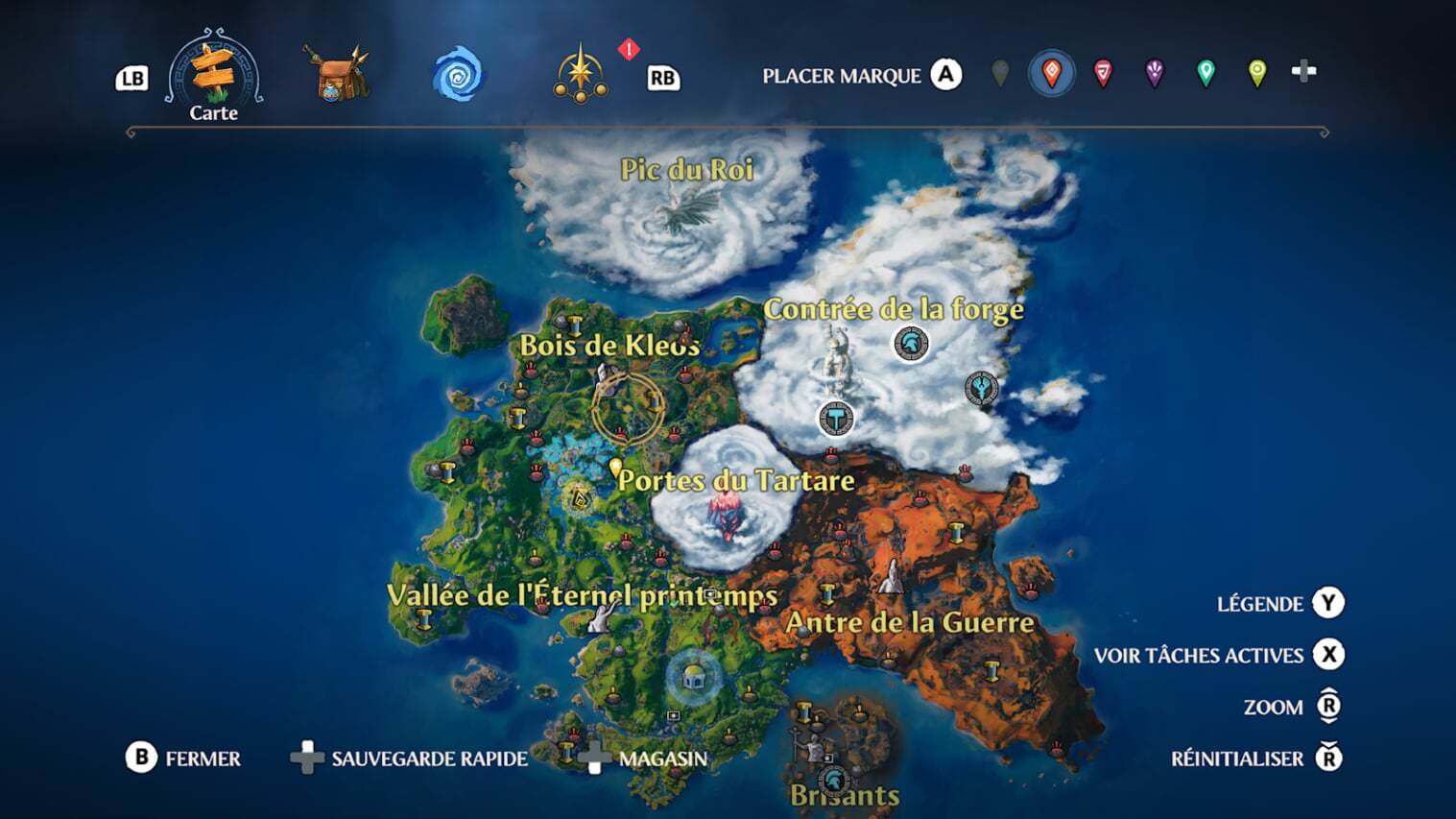Open the Légende map legend
The width and height of the screenshot is (1456, 819).
click(1279, 604)
